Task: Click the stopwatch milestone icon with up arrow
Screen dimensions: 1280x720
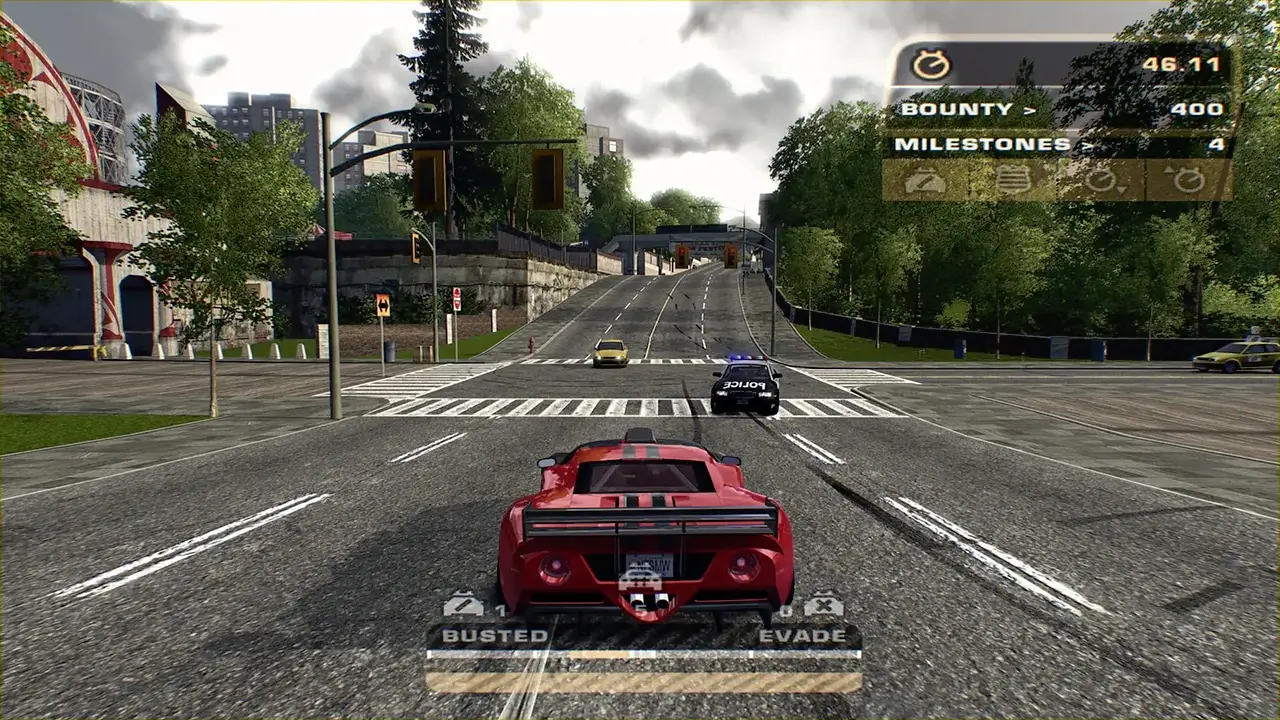Action: (x=1190, y=180)
